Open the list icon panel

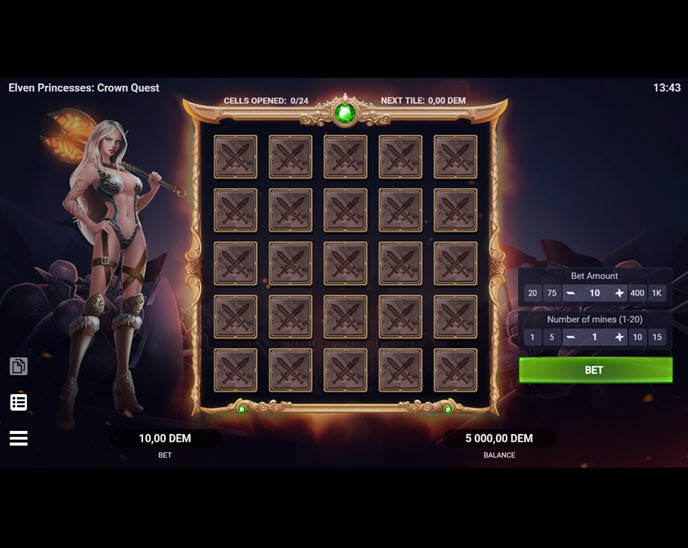(x=18, y=402)
